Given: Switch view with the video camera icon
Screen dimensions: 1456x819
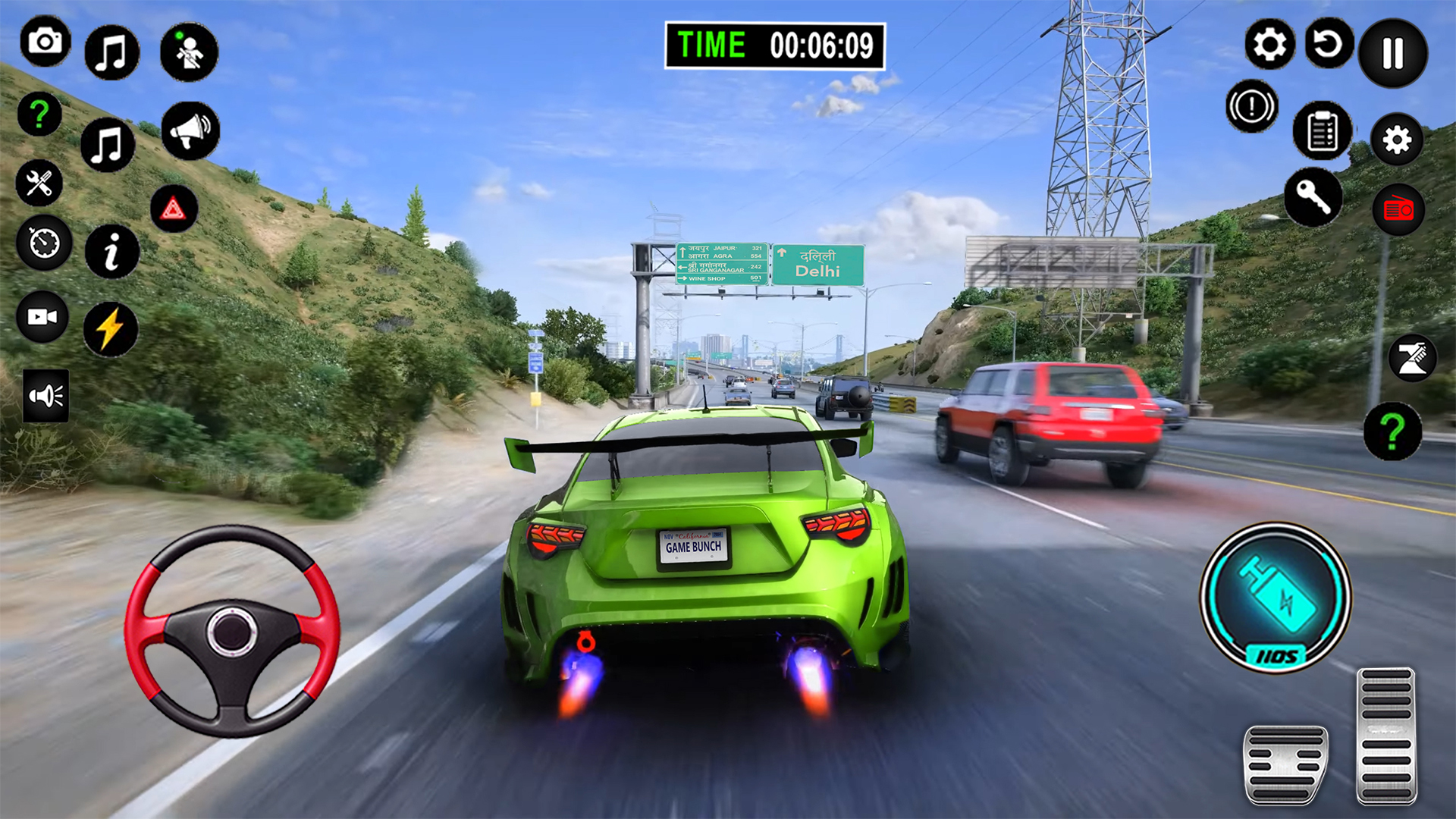Looking at the screenshot, I should point(42,317).
